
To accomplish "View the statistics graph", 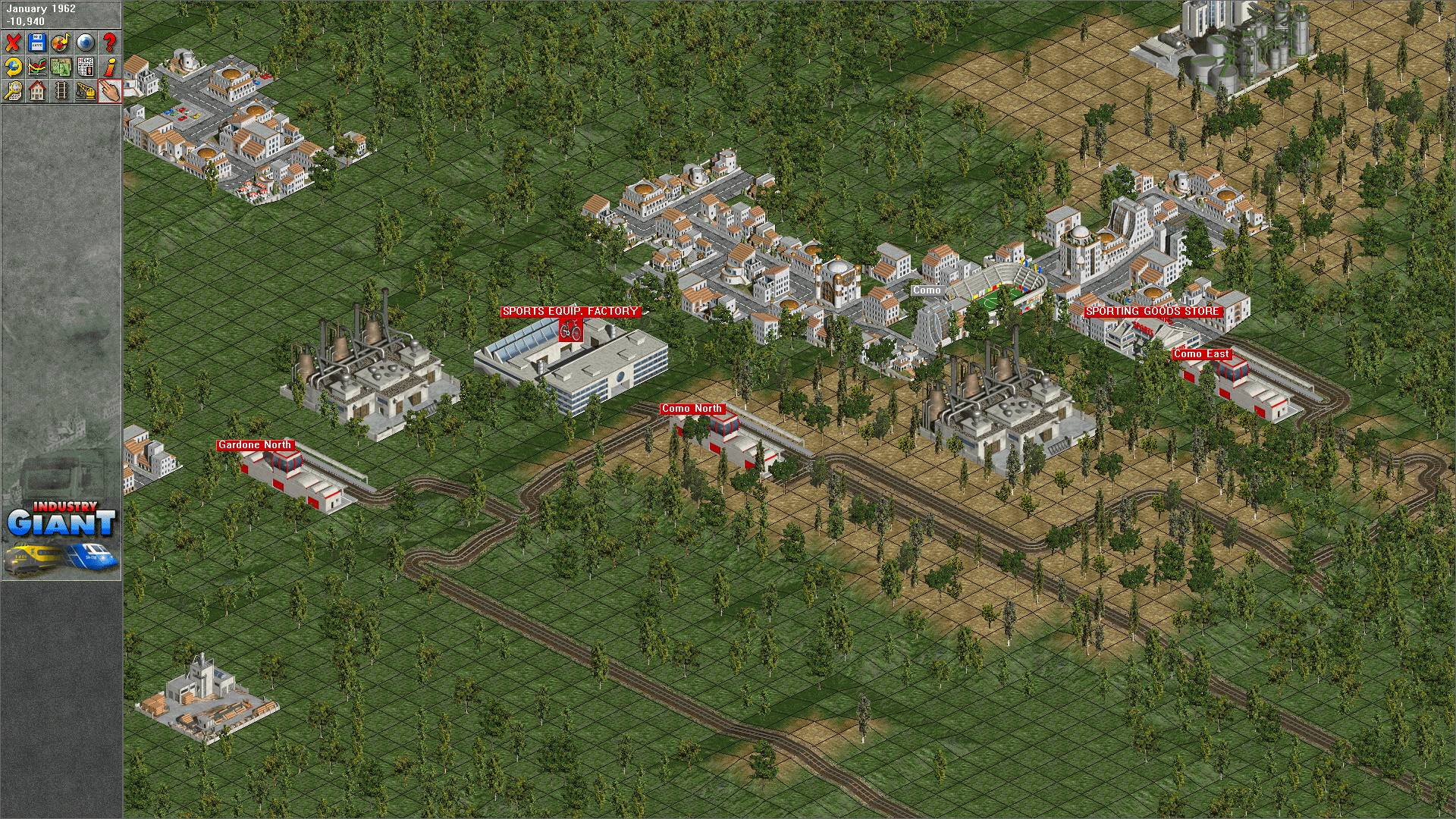I will pos(36,67).
